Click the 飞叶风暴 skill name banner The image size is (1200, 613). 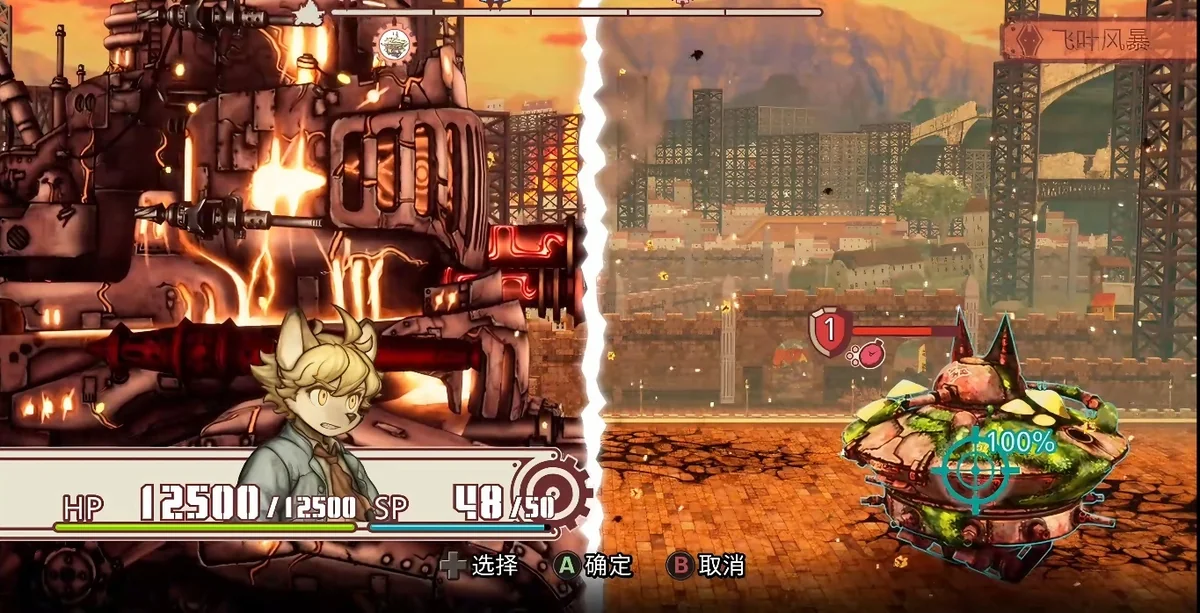[1098, 40]
